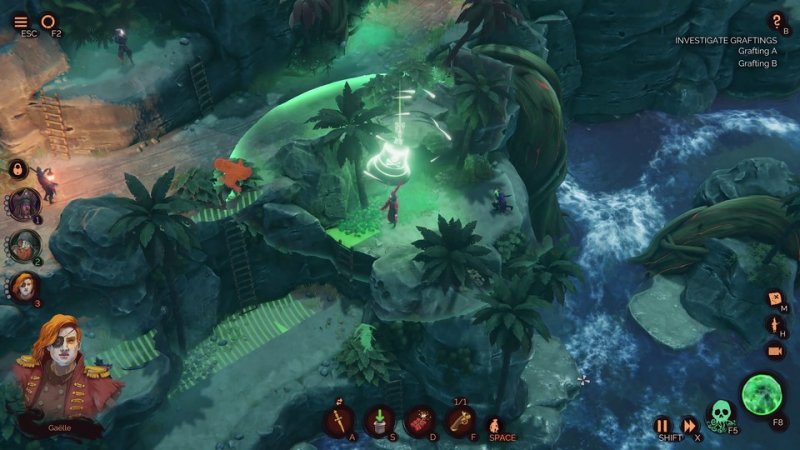
Task: Fire the flintlock pistol ability
Action: point(460,421)
